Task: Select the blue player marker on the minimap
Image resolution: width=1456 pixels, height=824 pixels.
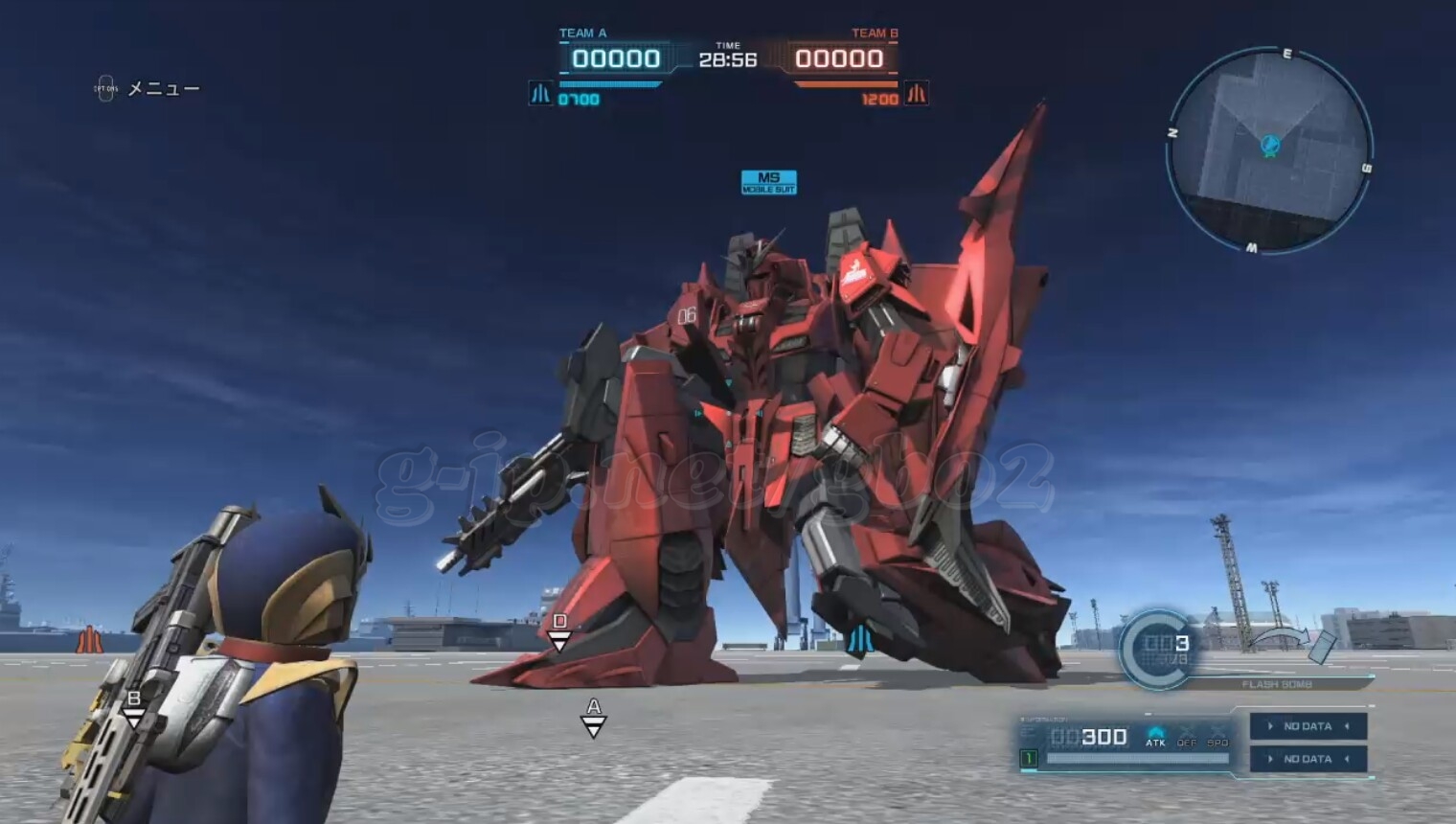Action: click(1270, 146)
